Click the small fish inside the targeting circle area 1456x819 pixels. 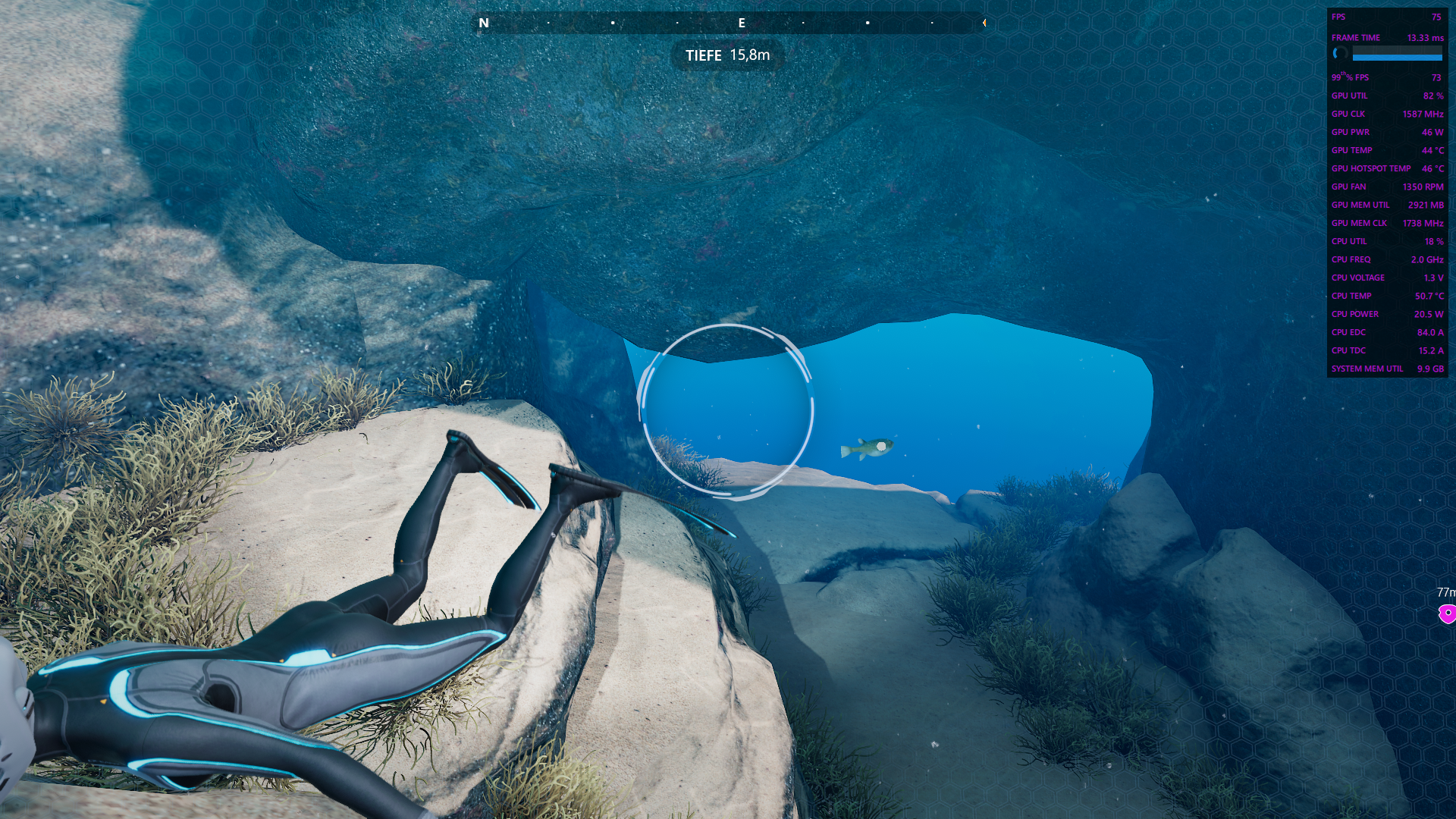[x=867, y=449]
